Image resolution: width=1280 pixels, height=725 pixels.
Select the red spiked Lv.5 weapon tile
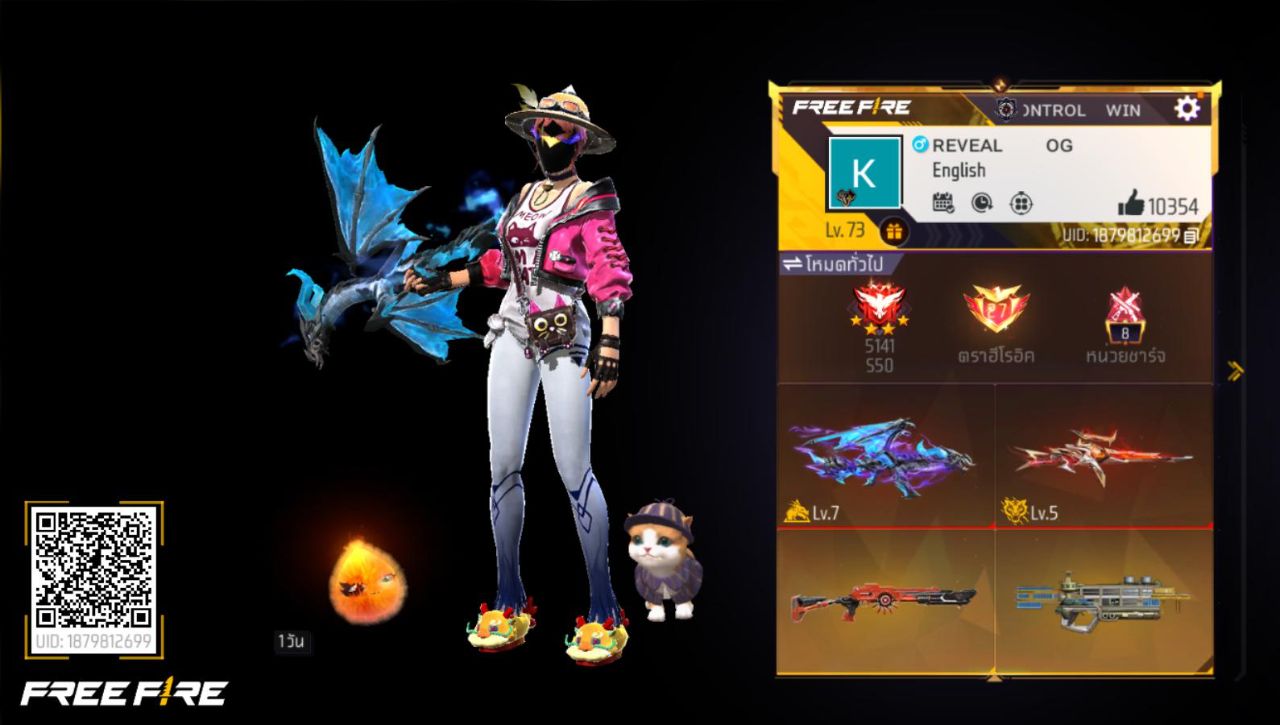coord(1103,455)
